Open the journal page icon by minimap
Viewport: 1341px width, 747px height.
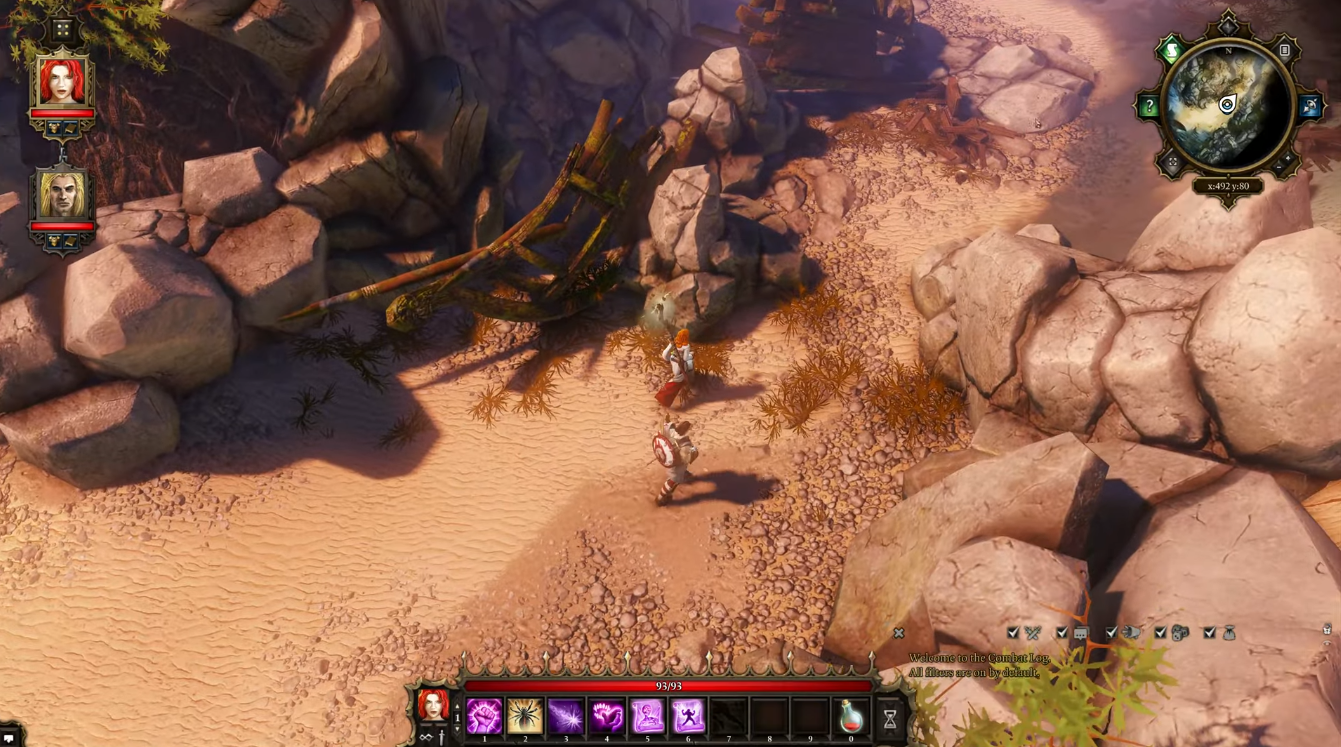tap(1285, 51)
